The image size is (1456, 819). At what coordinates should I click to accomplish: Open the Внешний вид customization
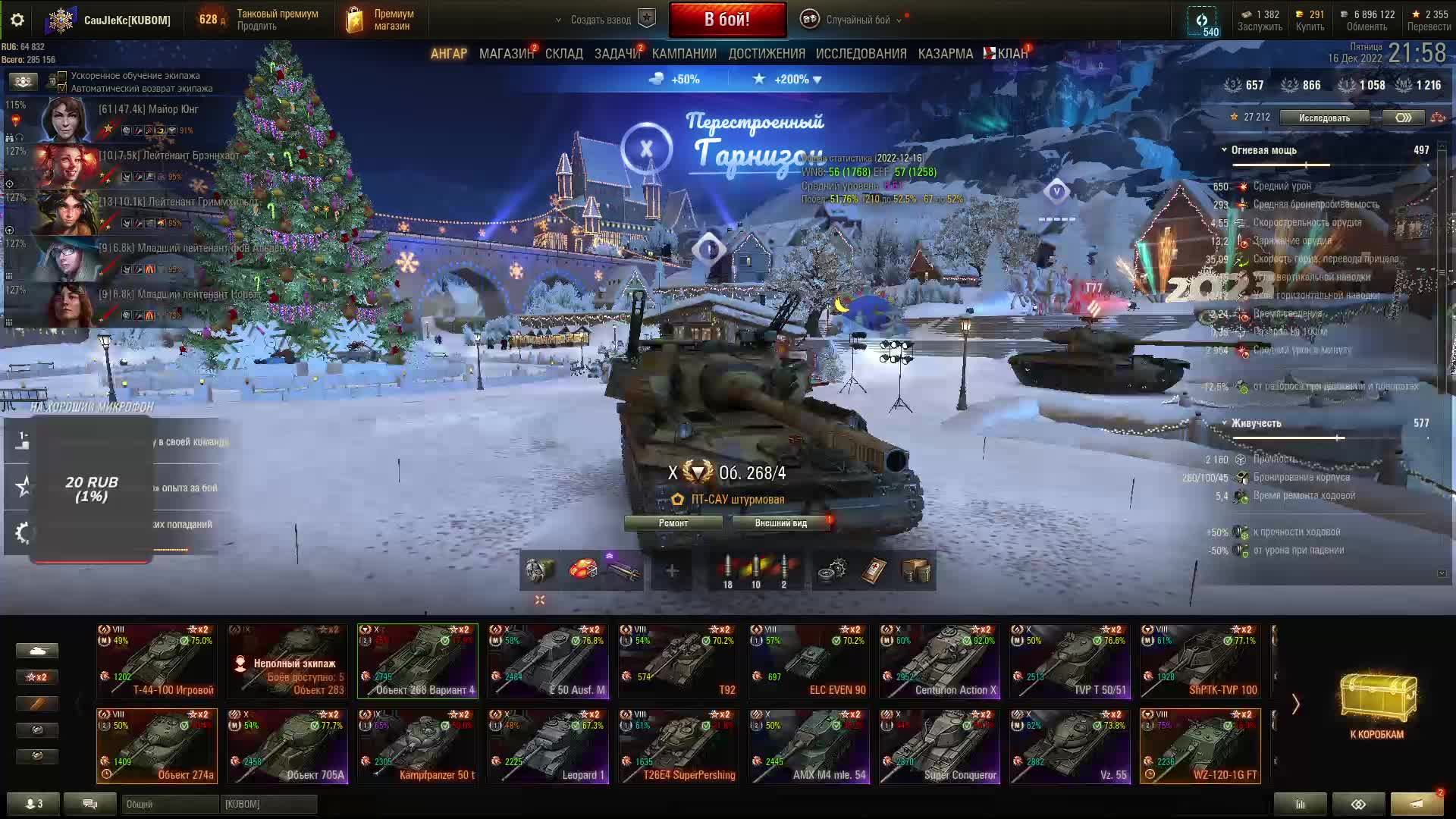tap(780, 523)
